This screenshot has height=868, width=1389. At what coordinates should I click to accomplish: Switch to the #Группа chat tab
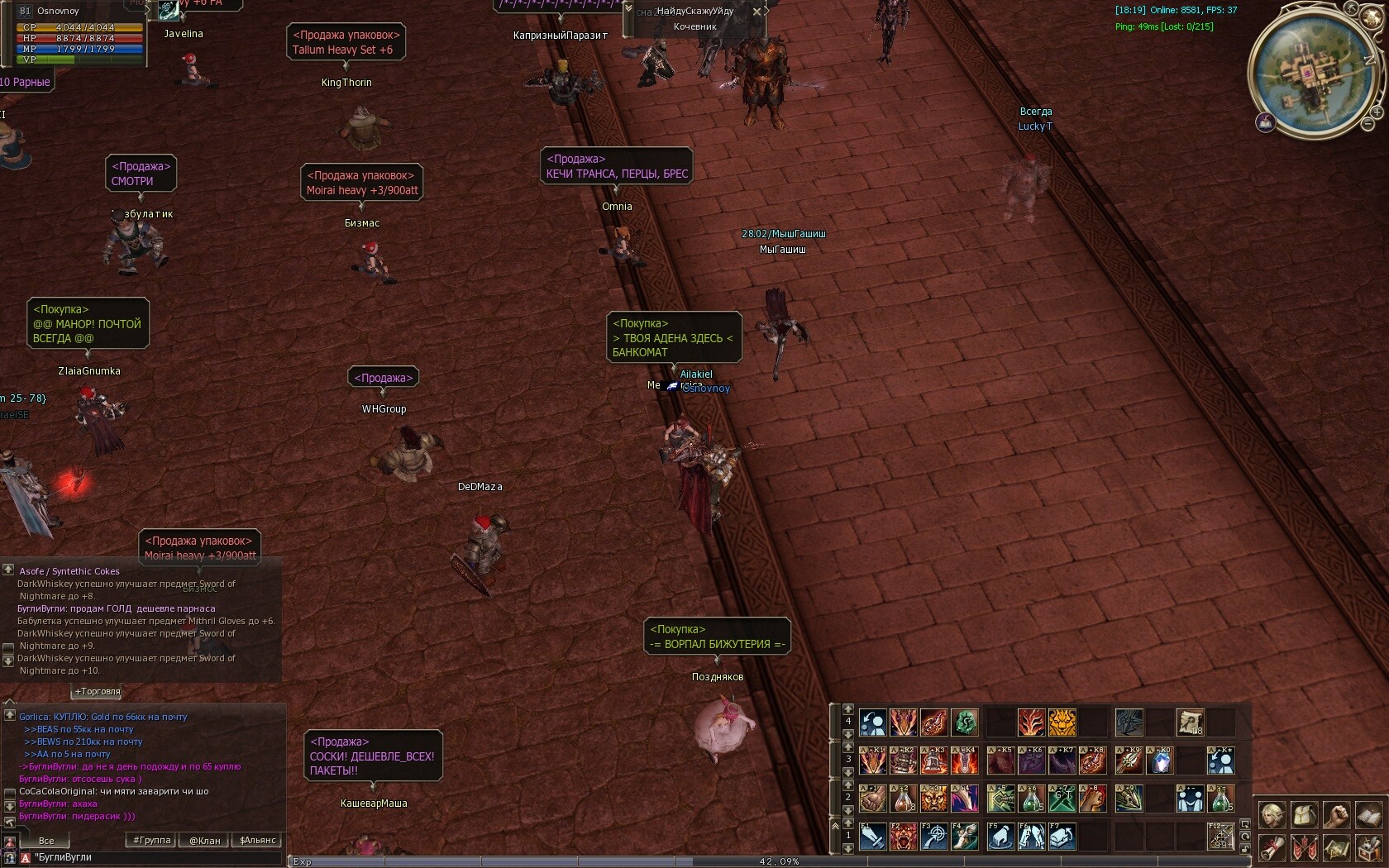click(x=152, y=841)
